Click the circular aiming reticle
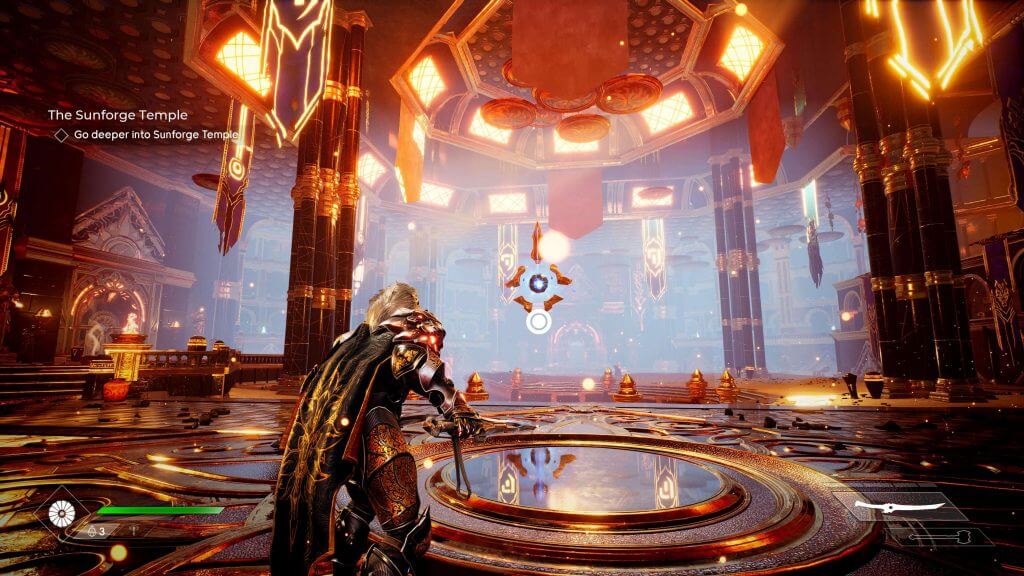Viewport: 1024px width, 576px height. [x=538, y=322]
